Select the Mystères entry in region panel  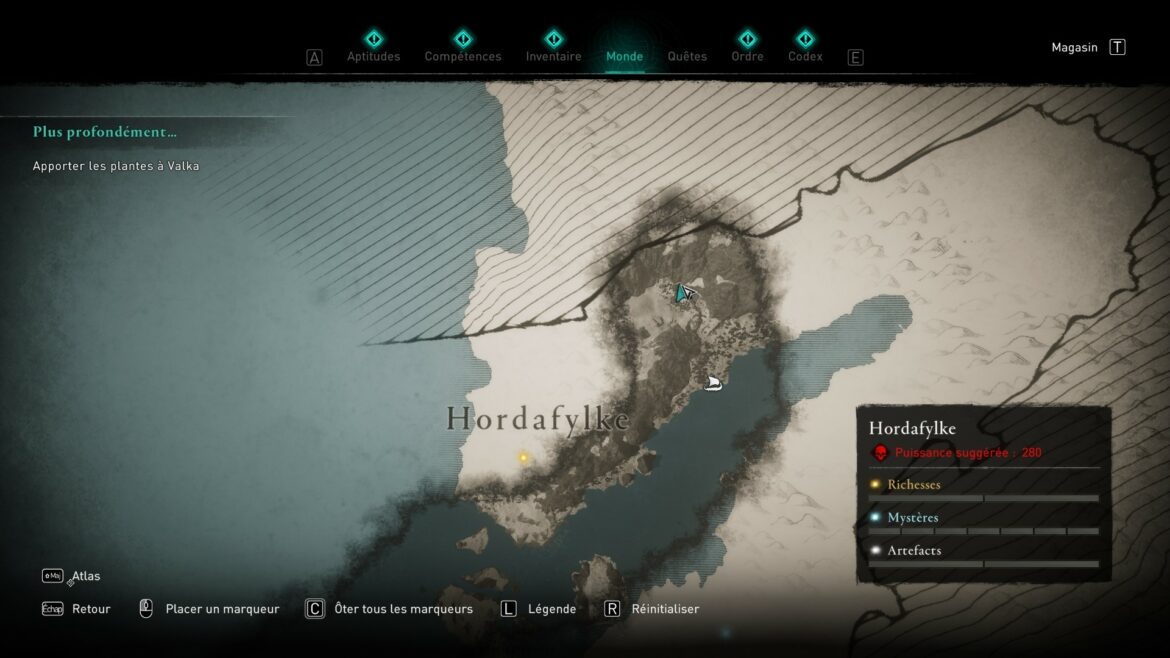coord(912,518)
